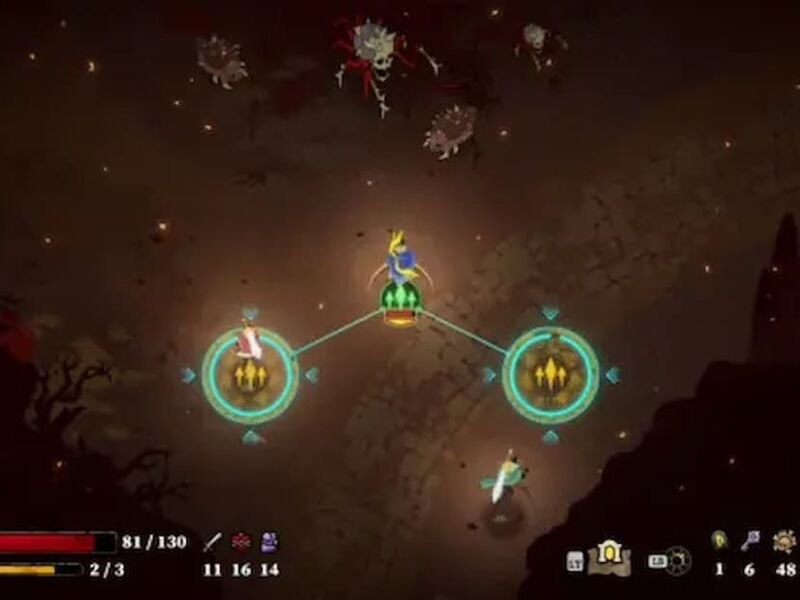Select the green upgrade arrows node
Screen dimensions: 800x600
point(400,300)
